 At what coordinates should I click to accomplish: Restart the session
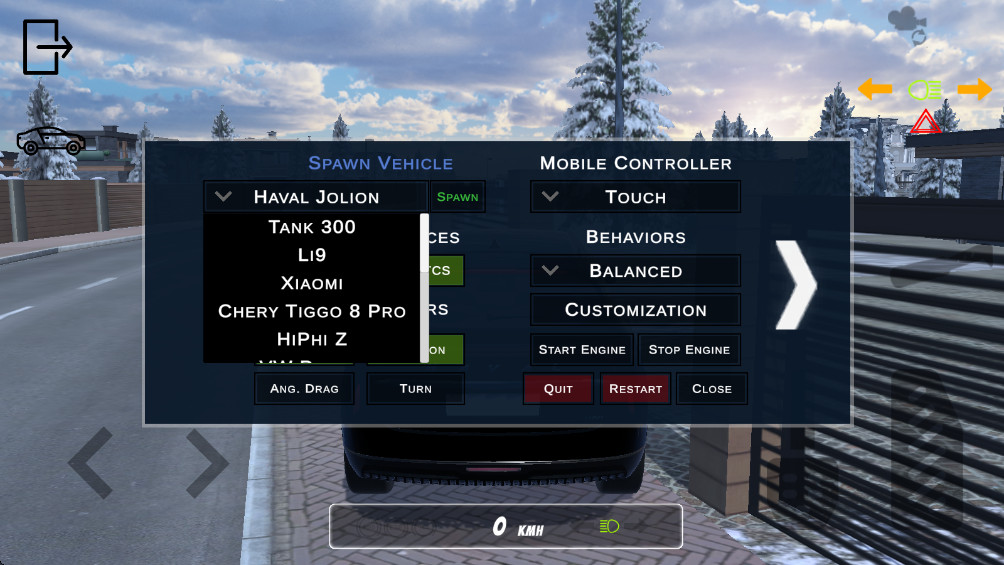[x=635, y=389]
